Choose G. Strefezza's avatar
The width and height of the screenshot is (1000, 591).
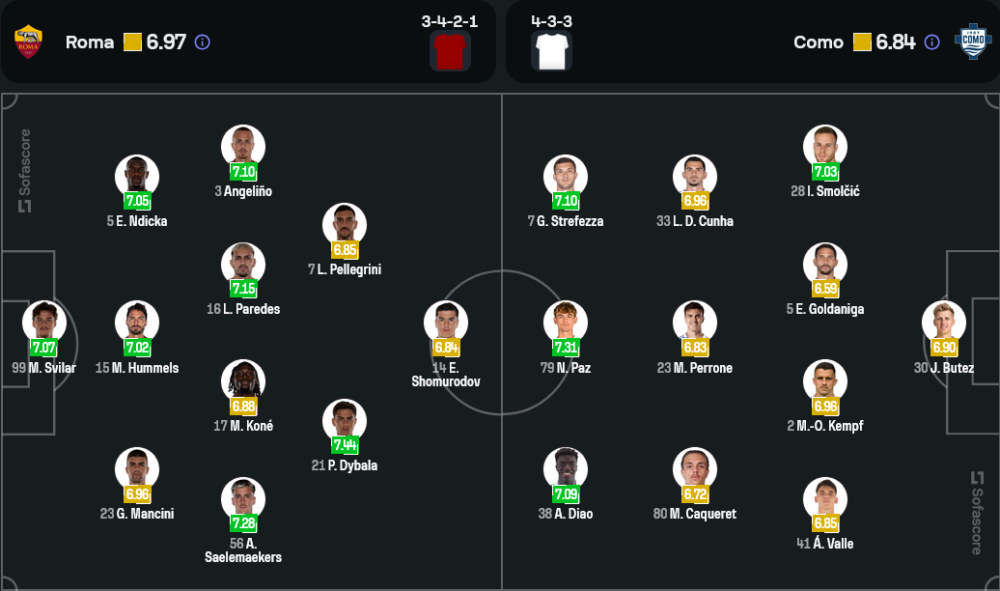tap(565, 176)
